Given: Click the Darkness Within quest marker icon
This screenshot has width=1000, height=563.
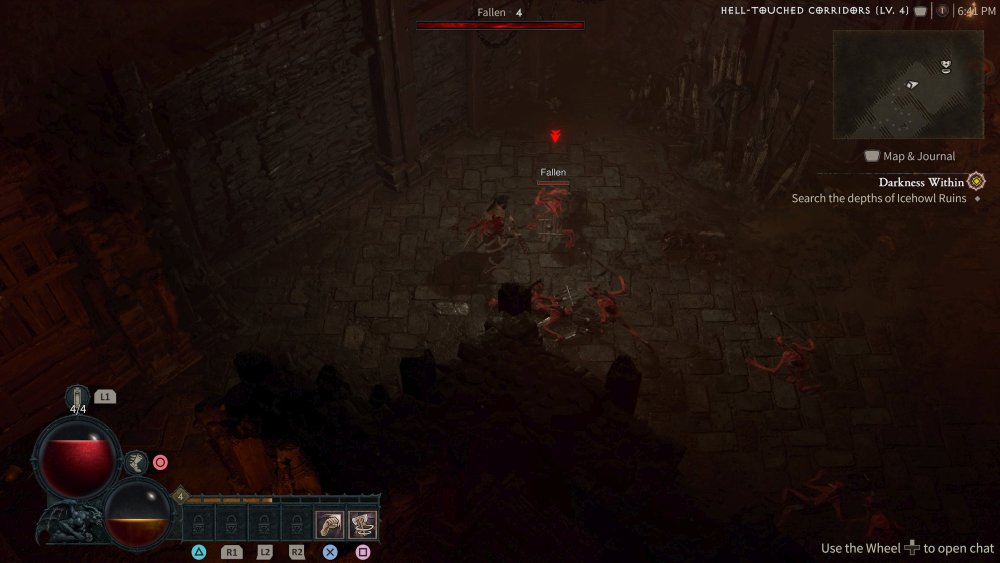Looking at the screenshot, I should tap(976, 181).
